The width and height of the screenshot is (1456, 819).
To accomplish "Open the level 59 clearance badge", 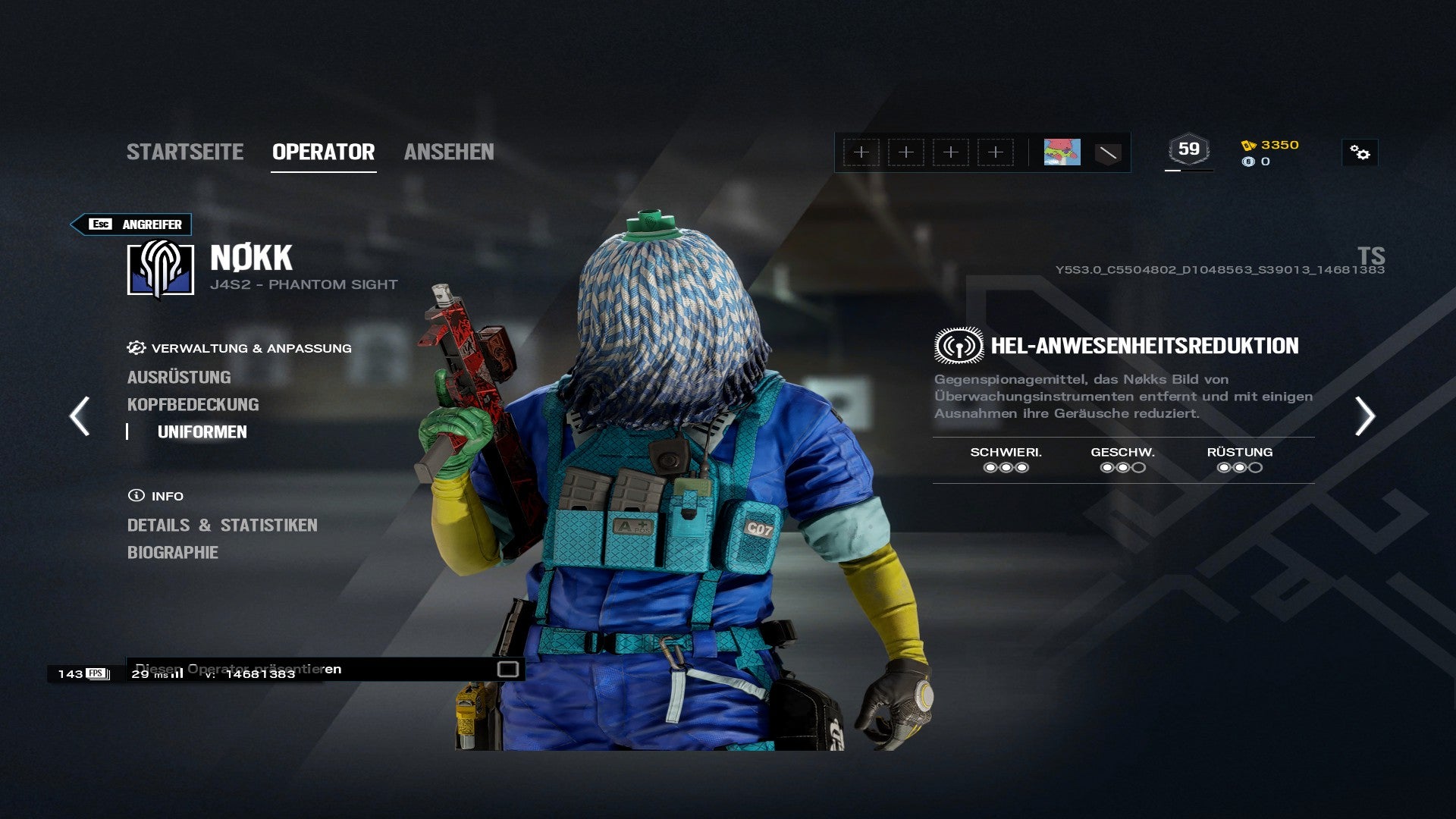I will [1188, 150].
